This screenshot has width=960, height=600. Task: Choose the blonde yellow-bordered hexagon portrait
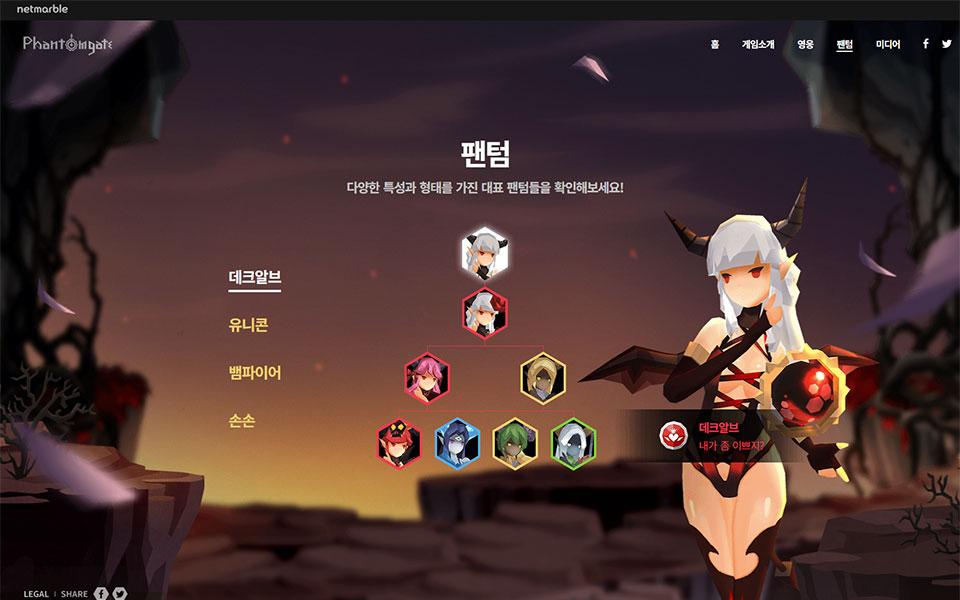543,379
